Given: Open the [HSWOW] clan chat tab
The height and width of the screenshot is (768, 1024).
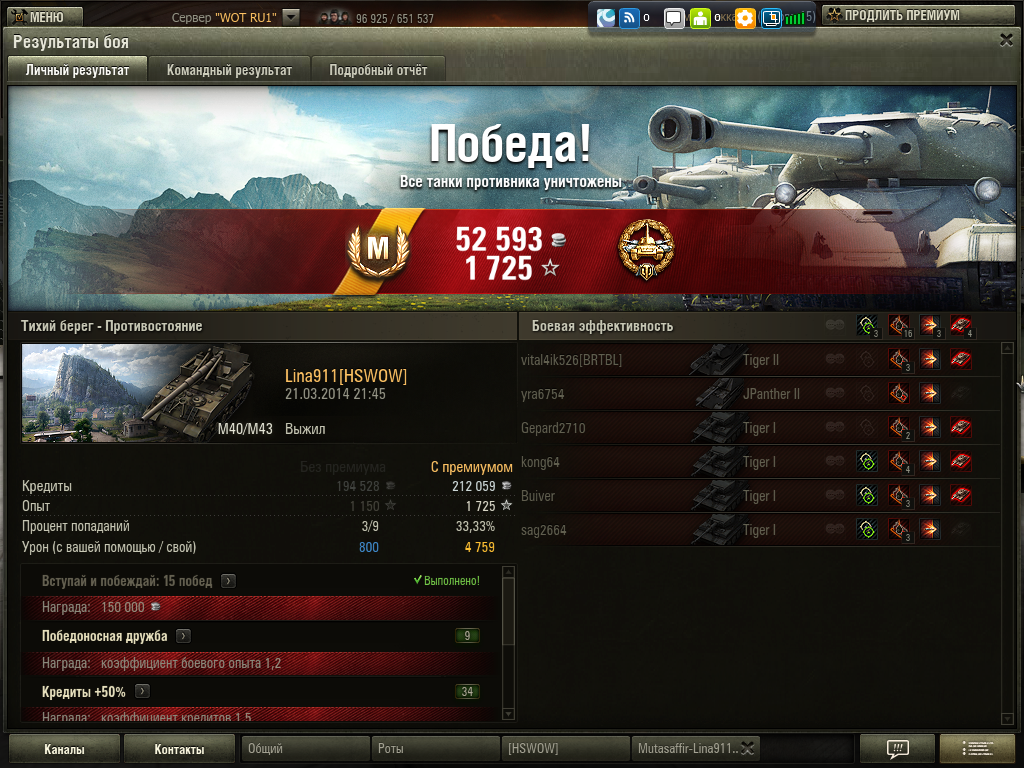Looking at the screenshot, I should tap(565, 748).
